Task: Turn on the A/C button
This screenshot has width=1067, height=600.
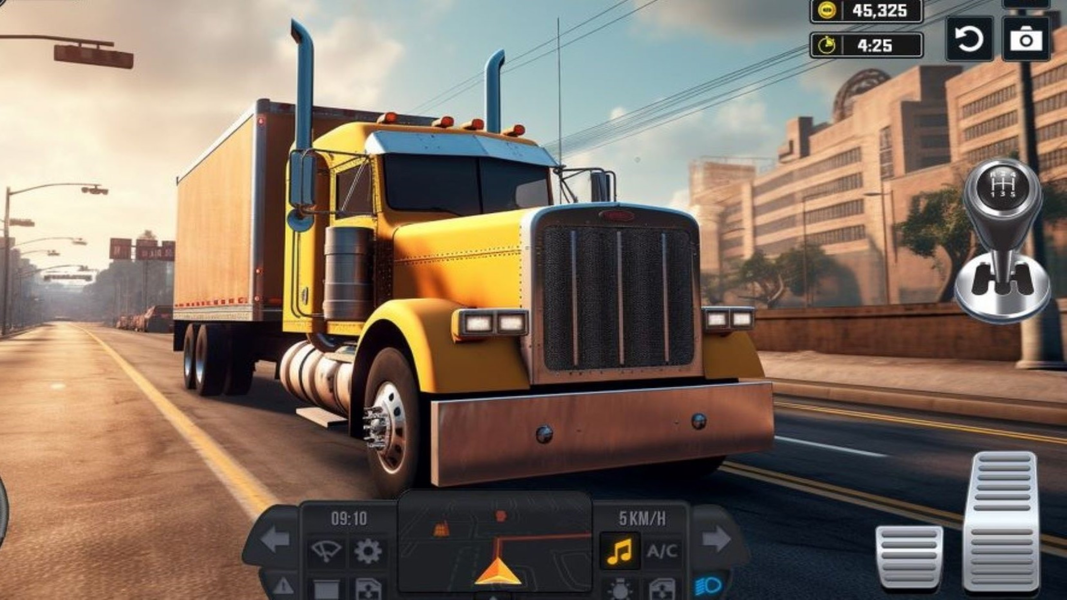Action: (x=662, y=550)
